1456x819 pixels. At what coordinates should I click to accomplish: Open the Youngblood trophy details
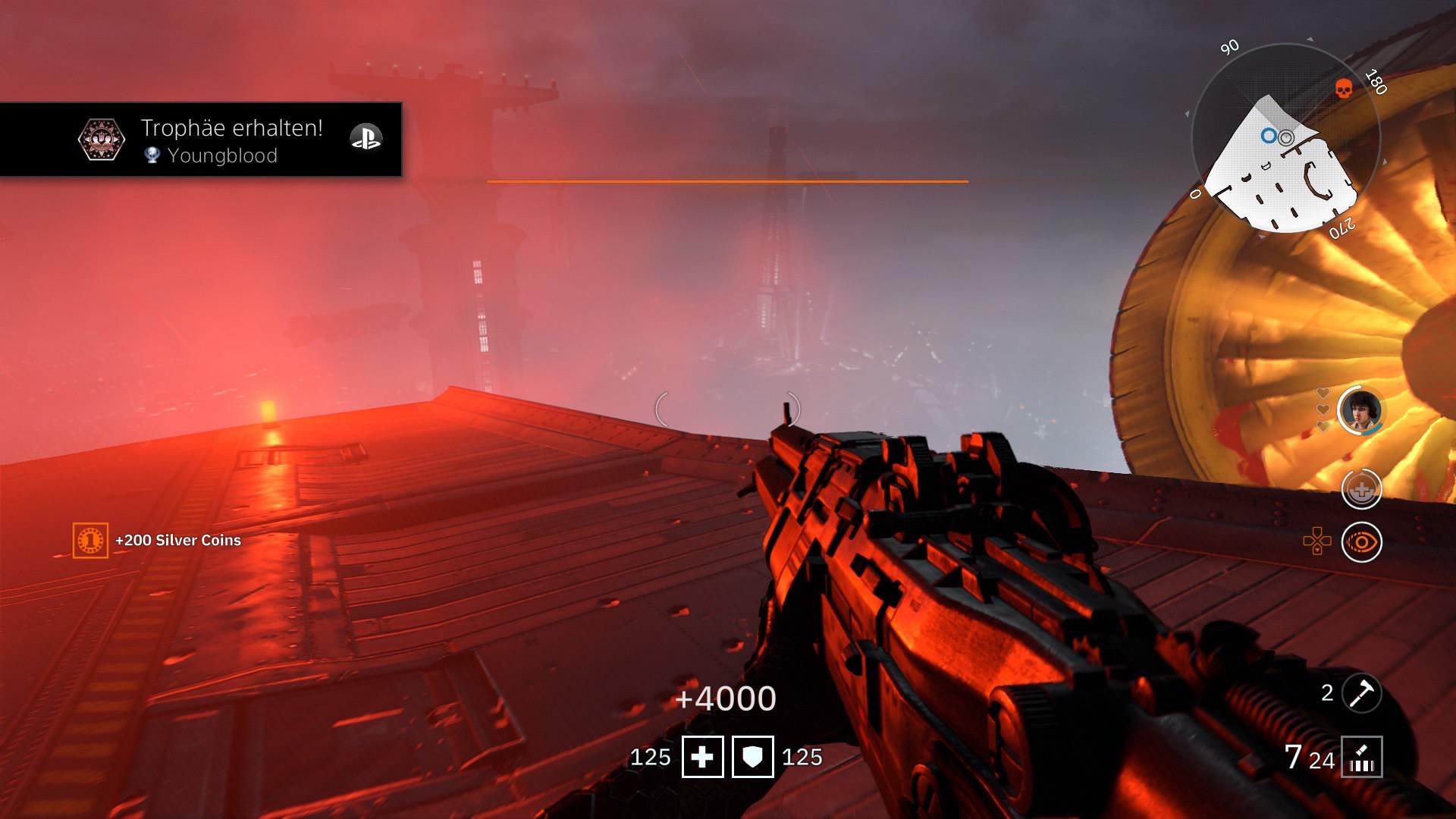(224, 156)
